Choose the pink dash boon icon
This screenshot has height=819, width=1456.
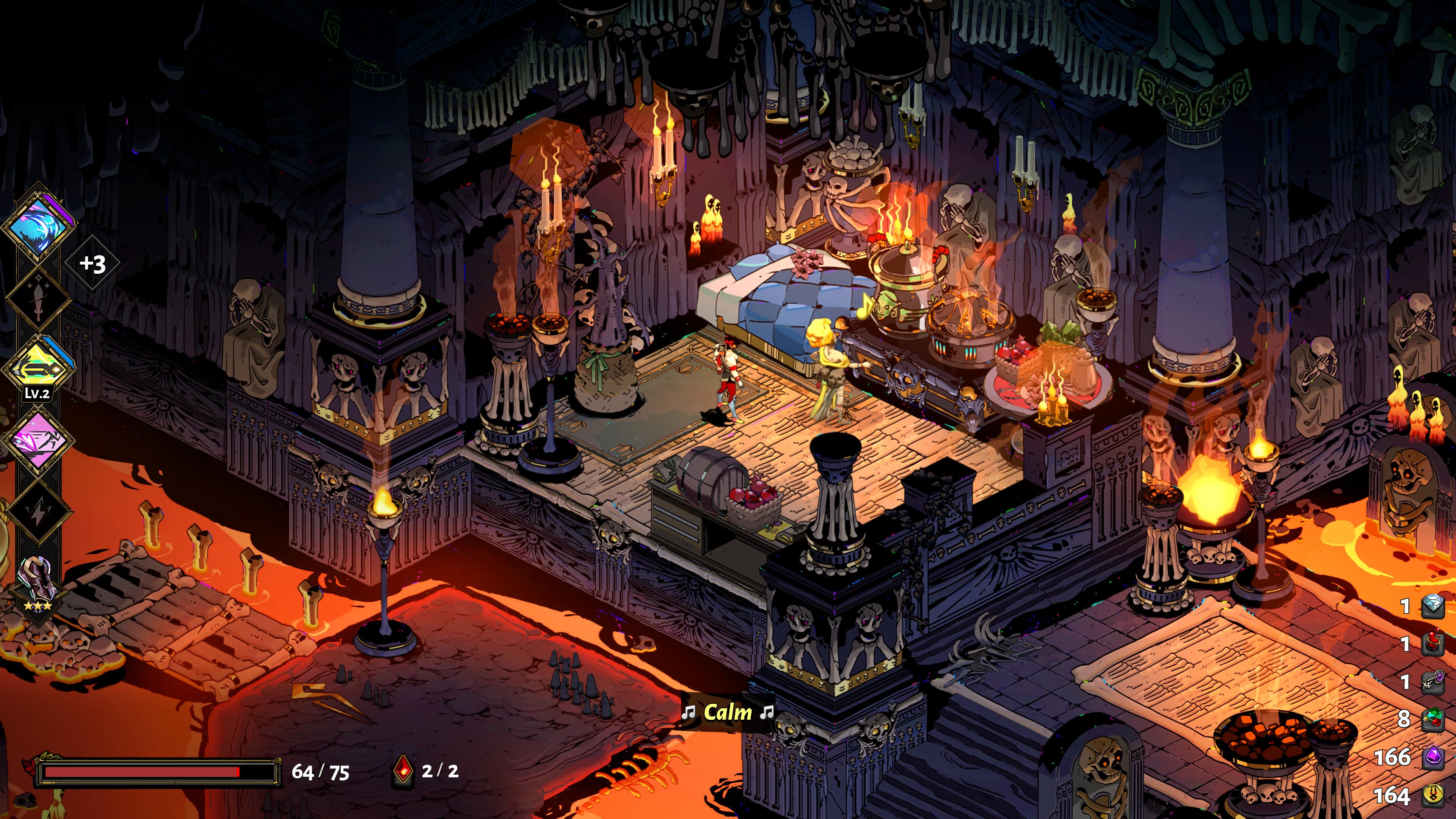pyautogui.click(x=37, y=440)
